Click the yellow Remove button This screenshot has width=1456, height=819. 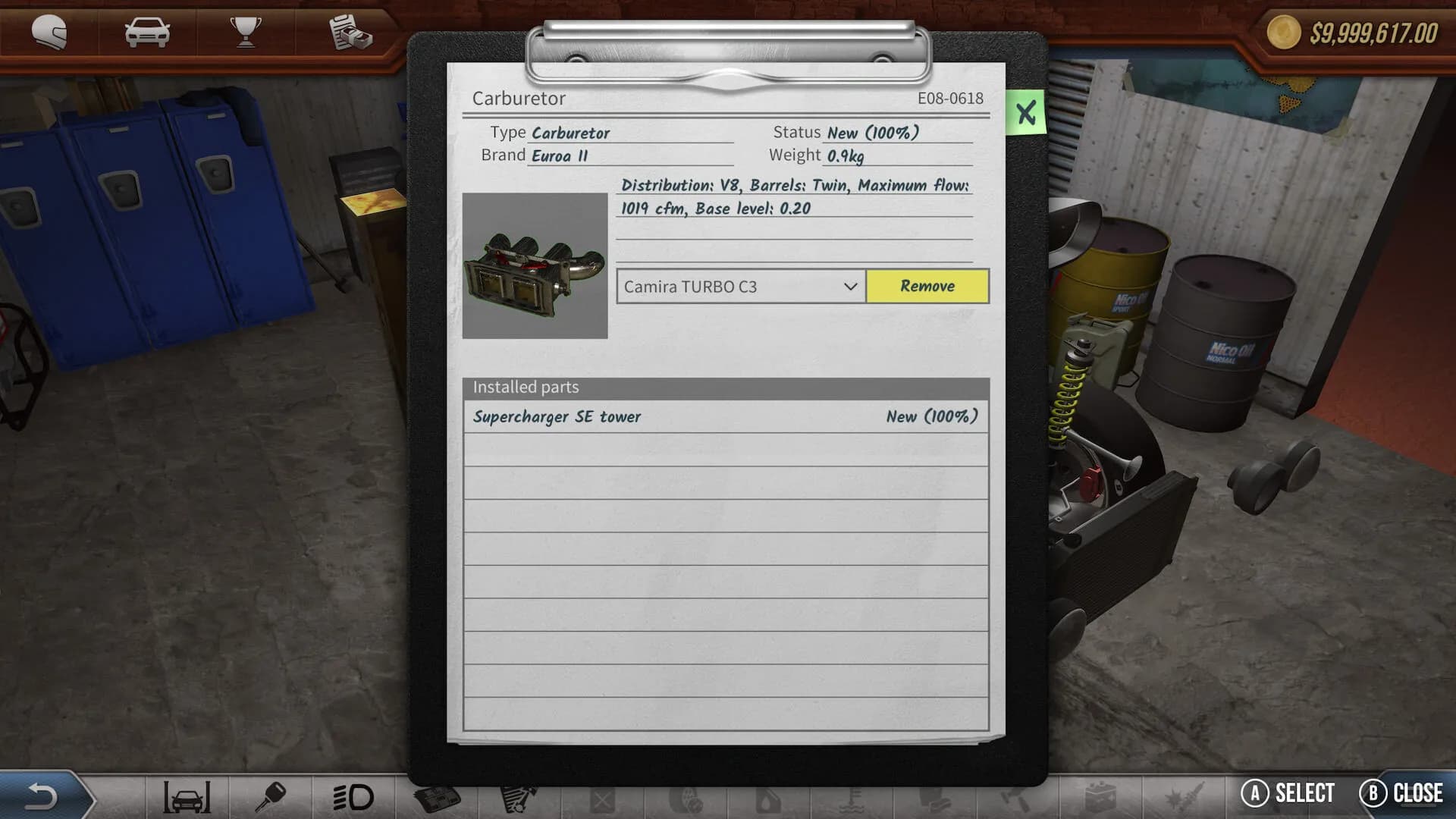pyautogui.click(x=927, y=286)
